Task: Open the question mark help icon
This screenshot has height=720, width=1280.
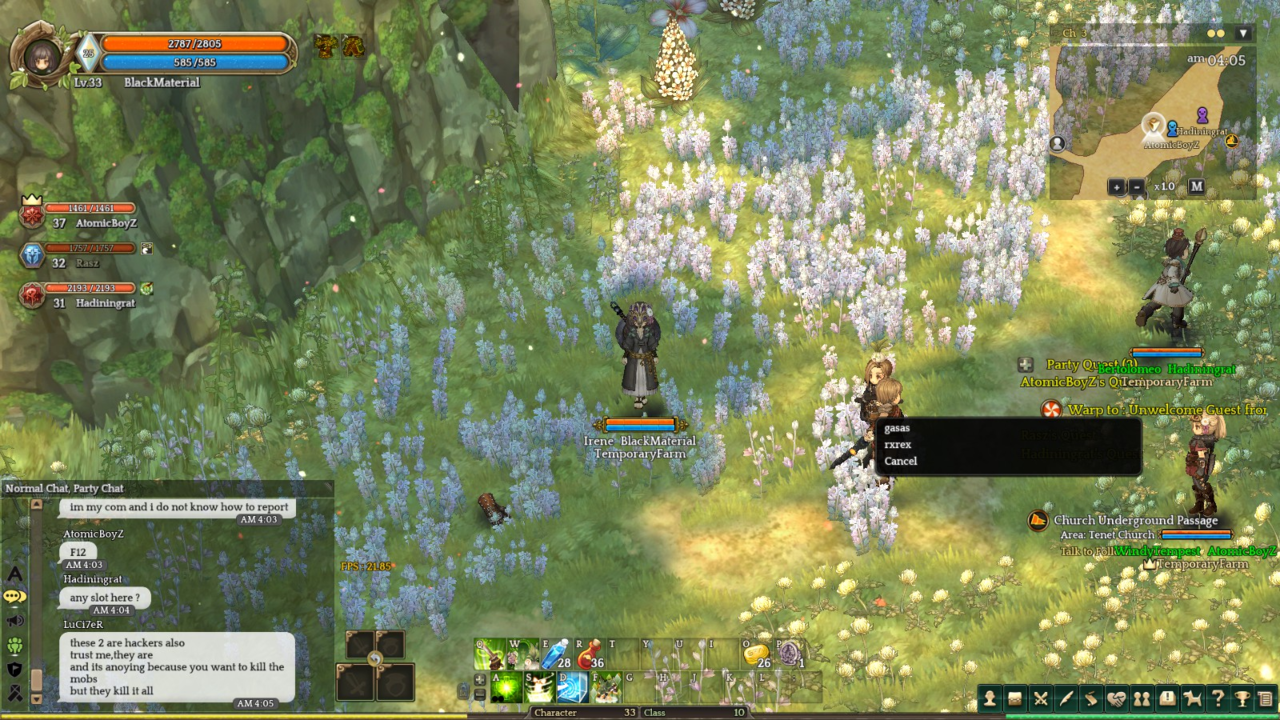Action: point(1217,699)
